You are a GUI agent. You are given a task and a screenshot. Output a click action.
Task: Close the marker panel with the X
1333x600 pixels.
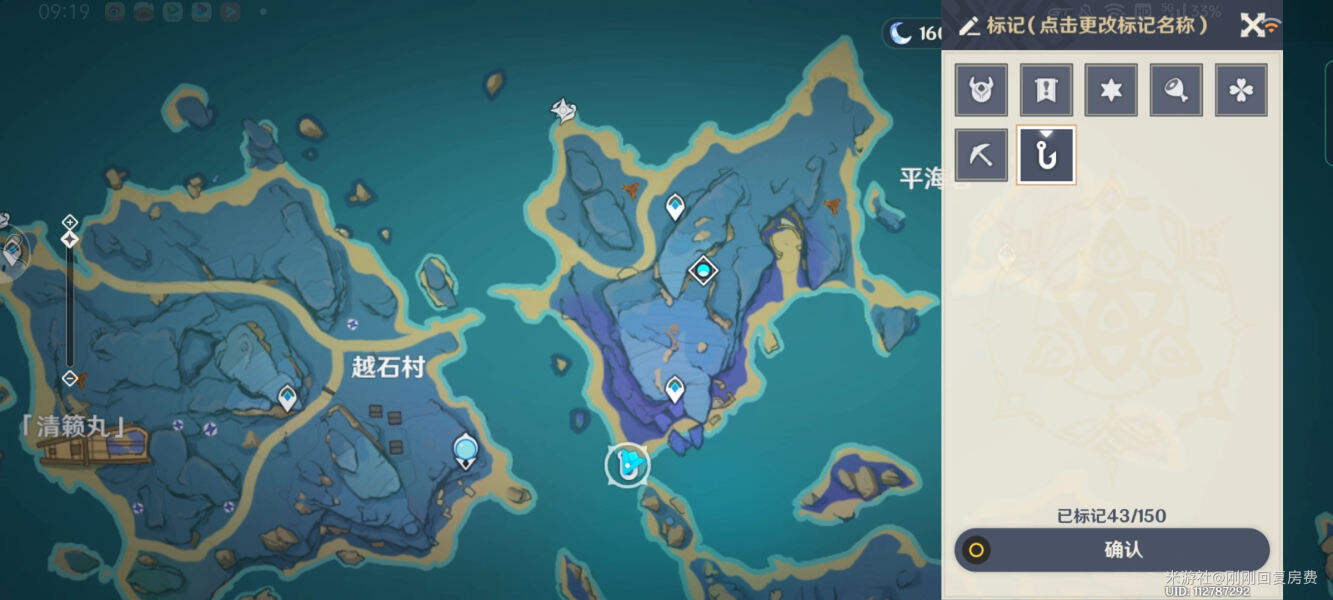pyautogui.click(x=1252, y=25)
